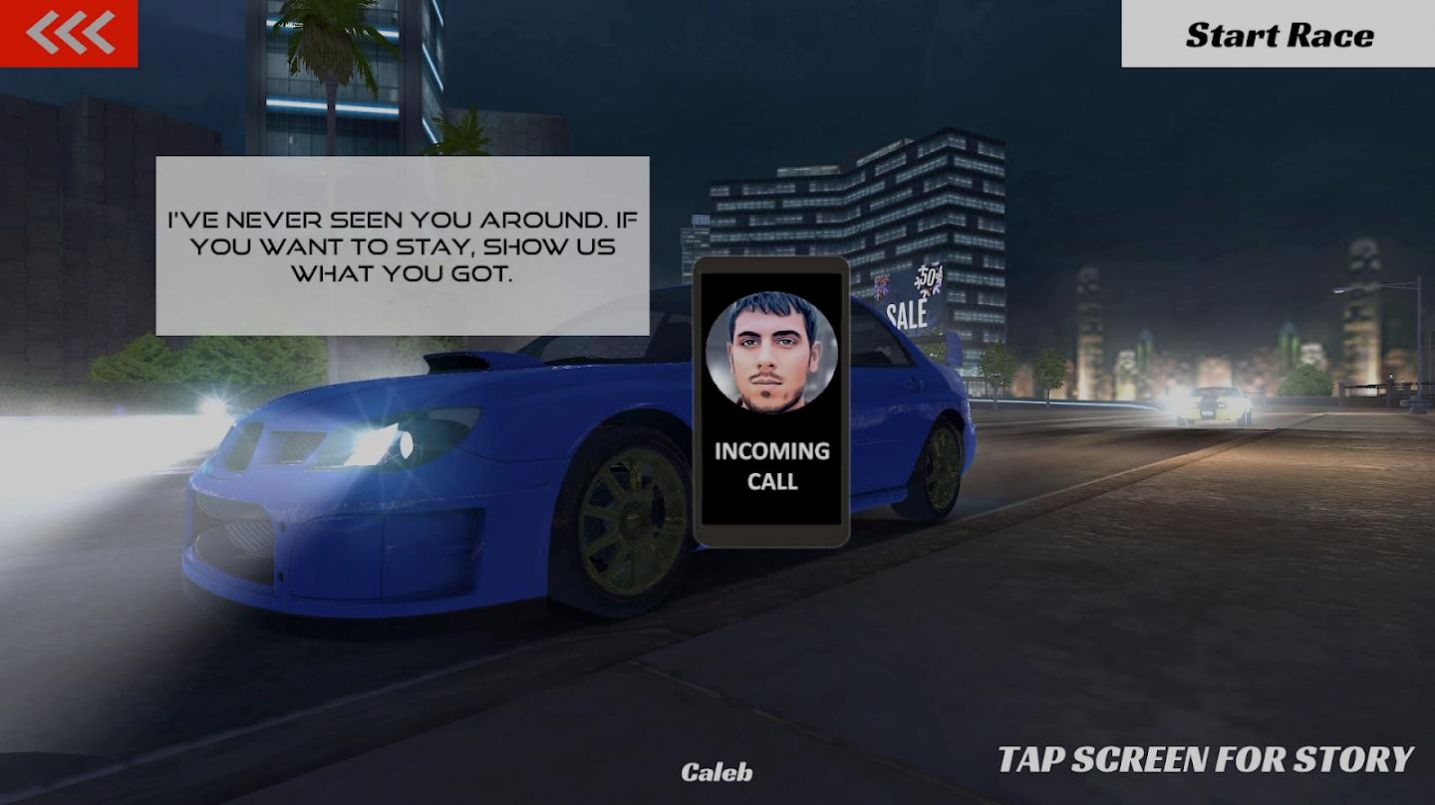Click the Start Race button
The width and height of the screenshot is (1435, 805).
tap(1278, 34)
